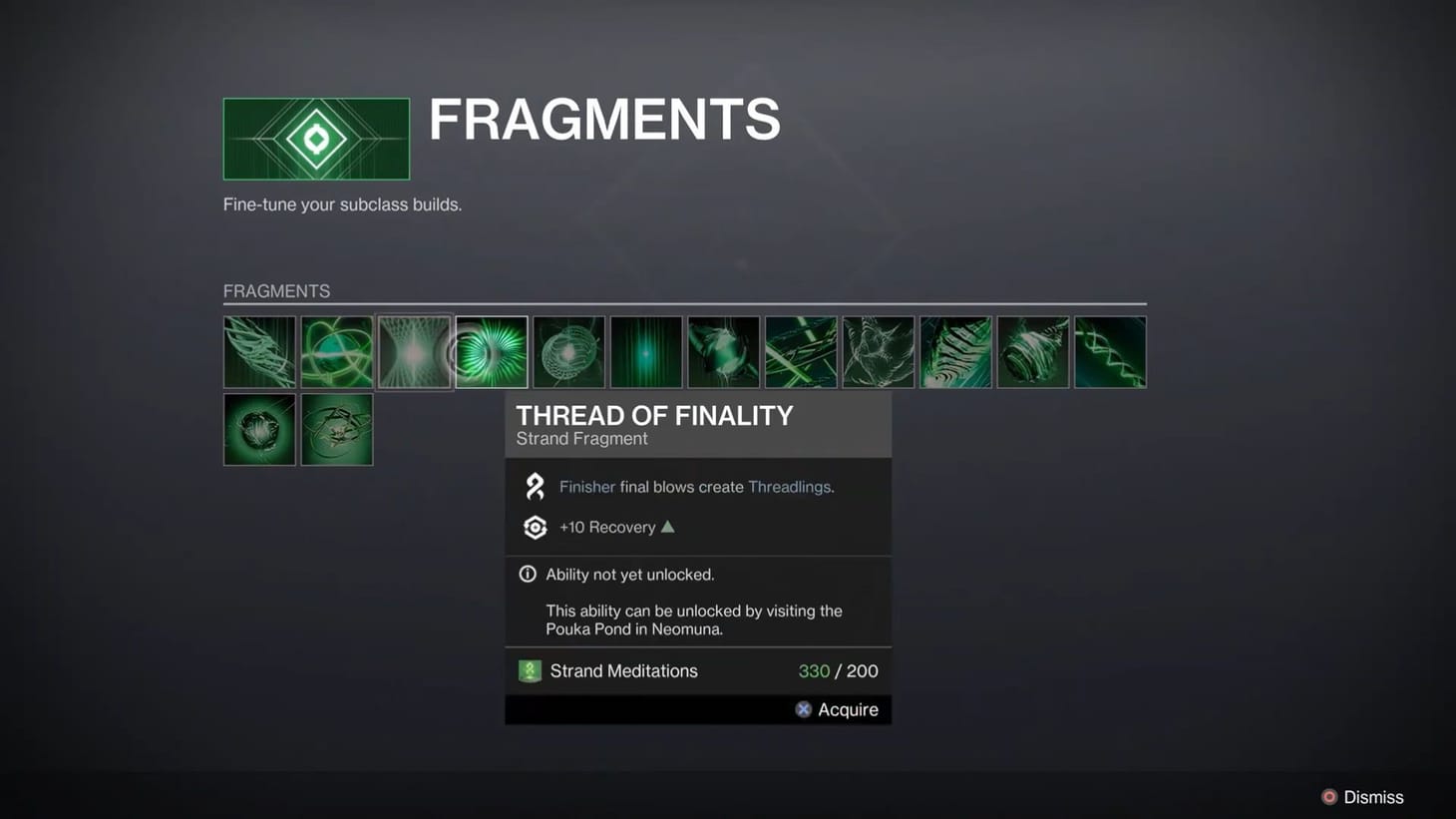Open the Threadlings keyword link
Screen dimensions: 1456x819
(x=788, y=487)
